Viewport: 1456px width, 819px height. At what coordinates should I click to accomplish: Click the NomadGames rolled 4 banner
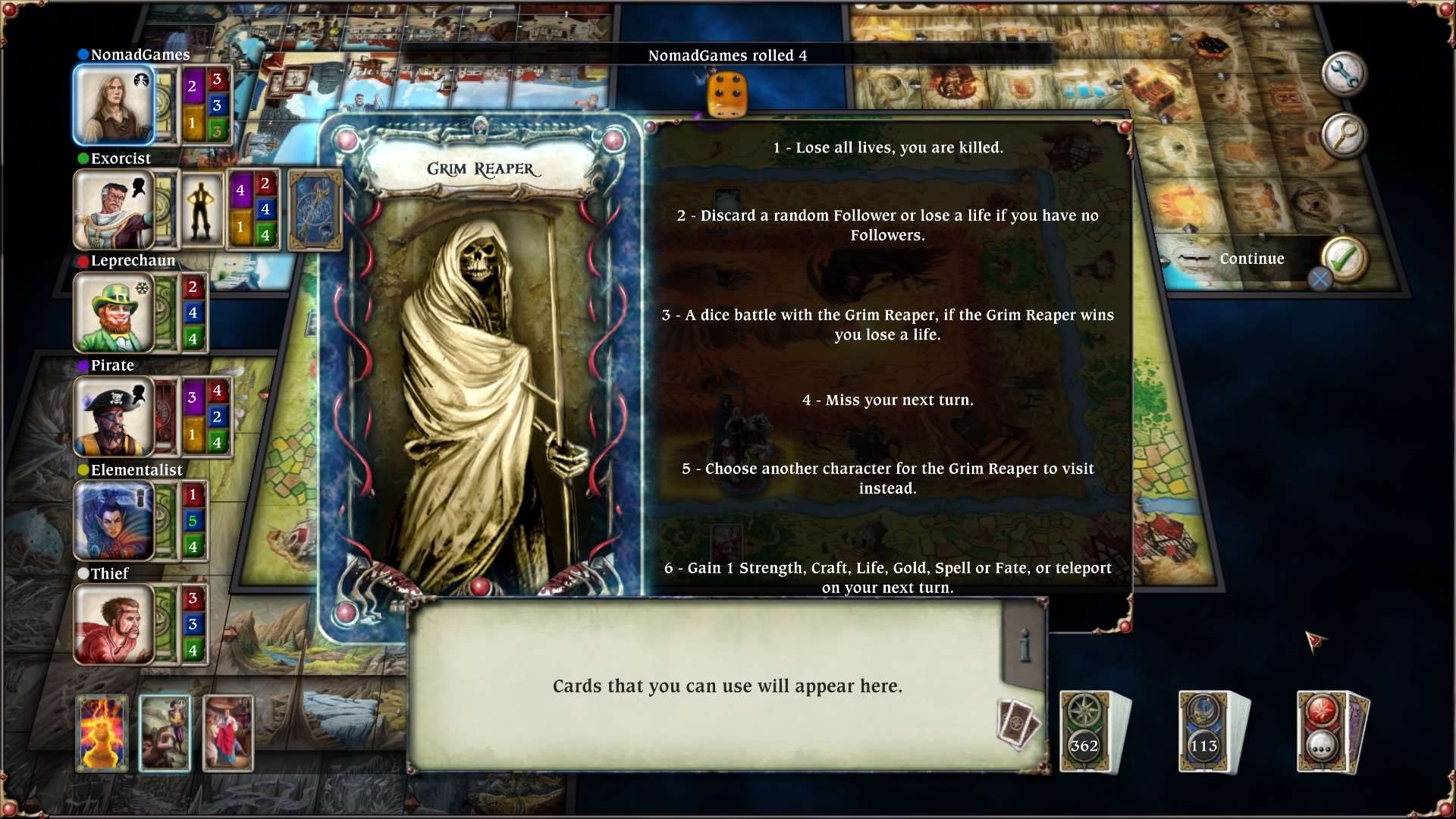pyautogui.click(x=727, y=55)
